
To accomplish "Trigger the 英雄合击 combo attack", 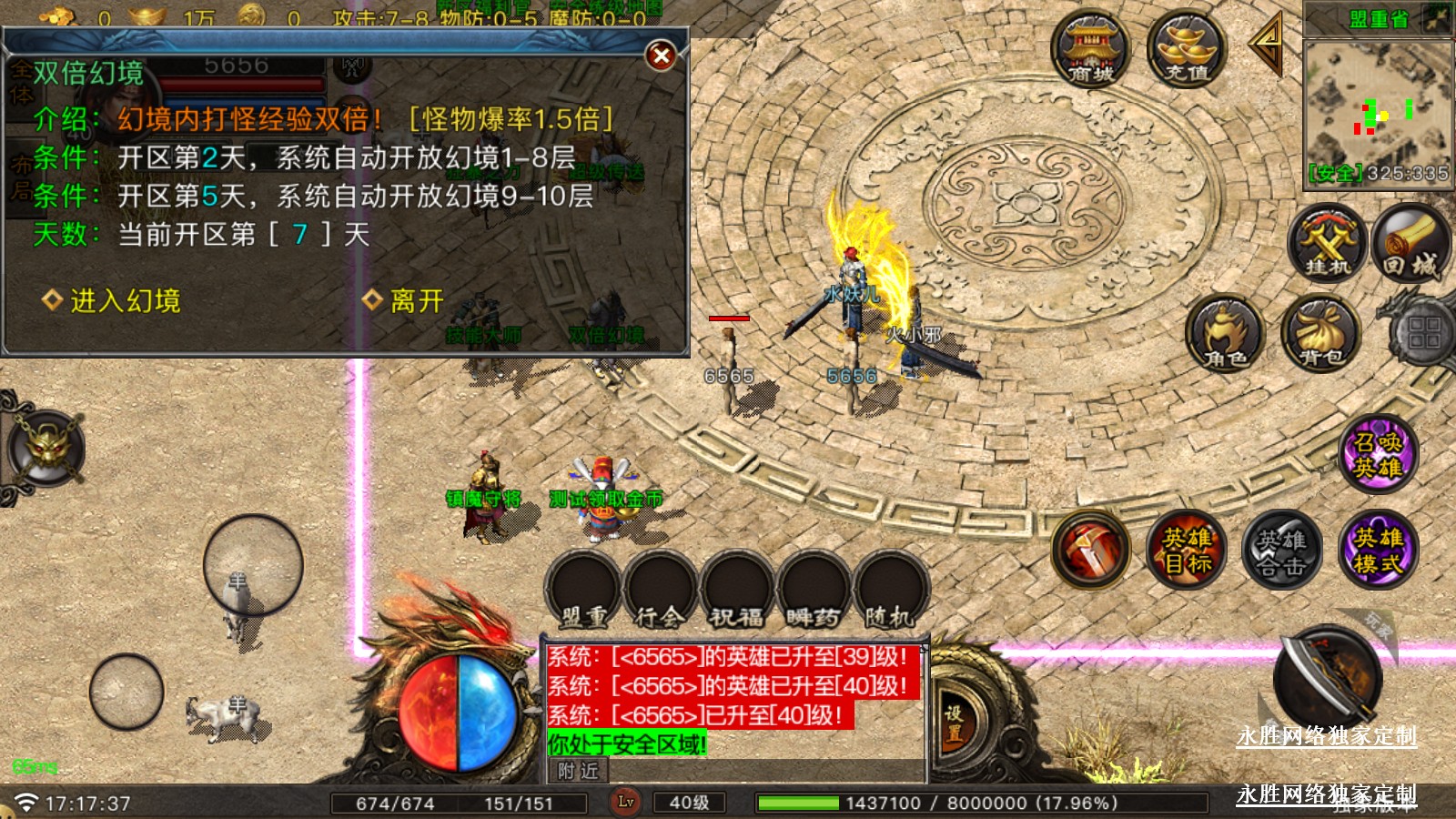I will [1281, 550].
